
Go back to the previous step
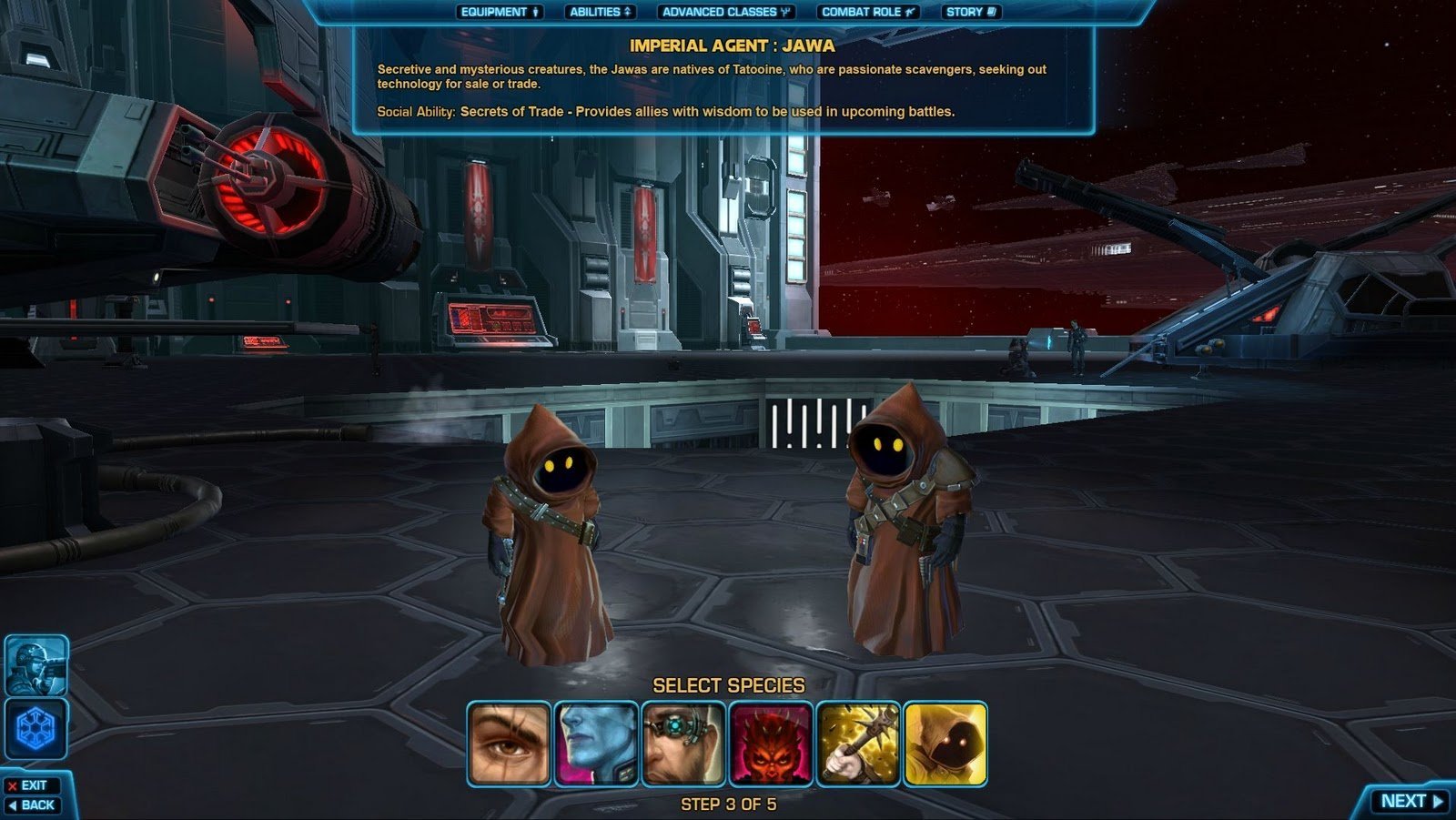tap(33, 805)
